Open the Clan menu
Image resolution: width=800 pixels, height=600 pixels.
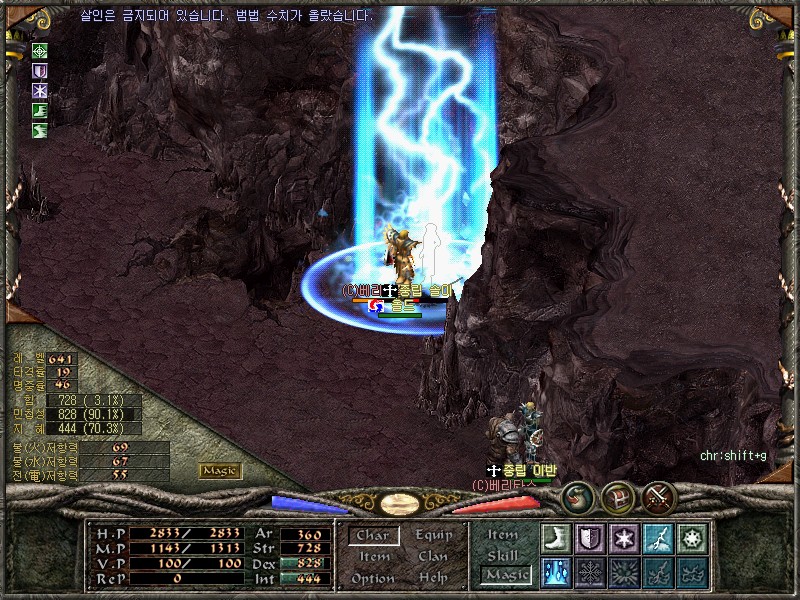point(433,556)
